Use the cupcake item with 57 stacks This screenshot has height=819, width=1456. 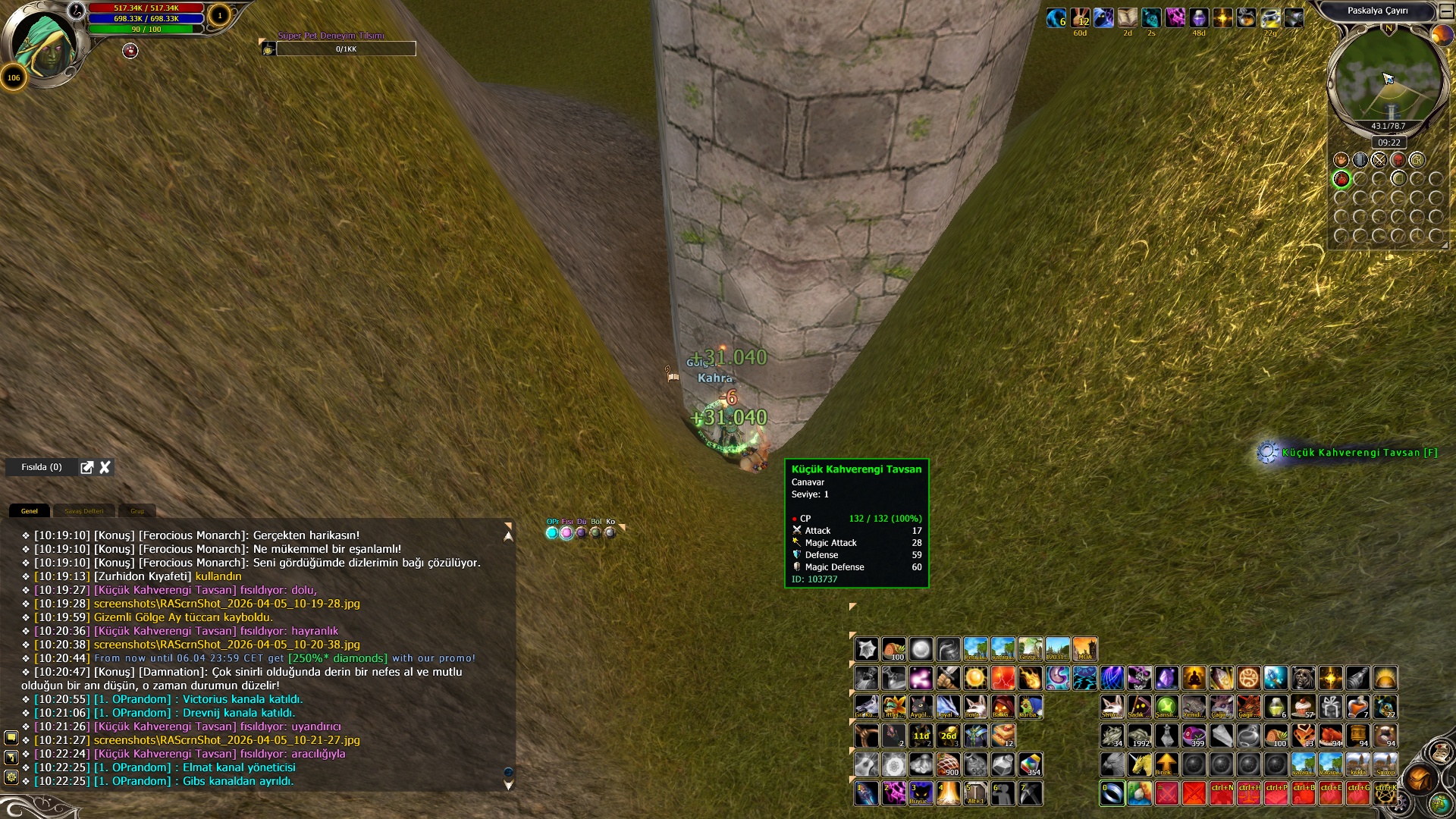1303,707
